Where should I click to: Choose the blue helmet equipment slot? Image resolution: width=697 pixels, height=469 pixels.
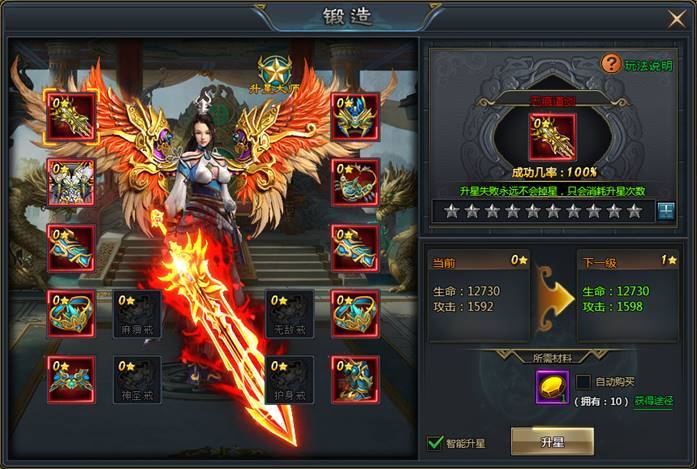356,117
